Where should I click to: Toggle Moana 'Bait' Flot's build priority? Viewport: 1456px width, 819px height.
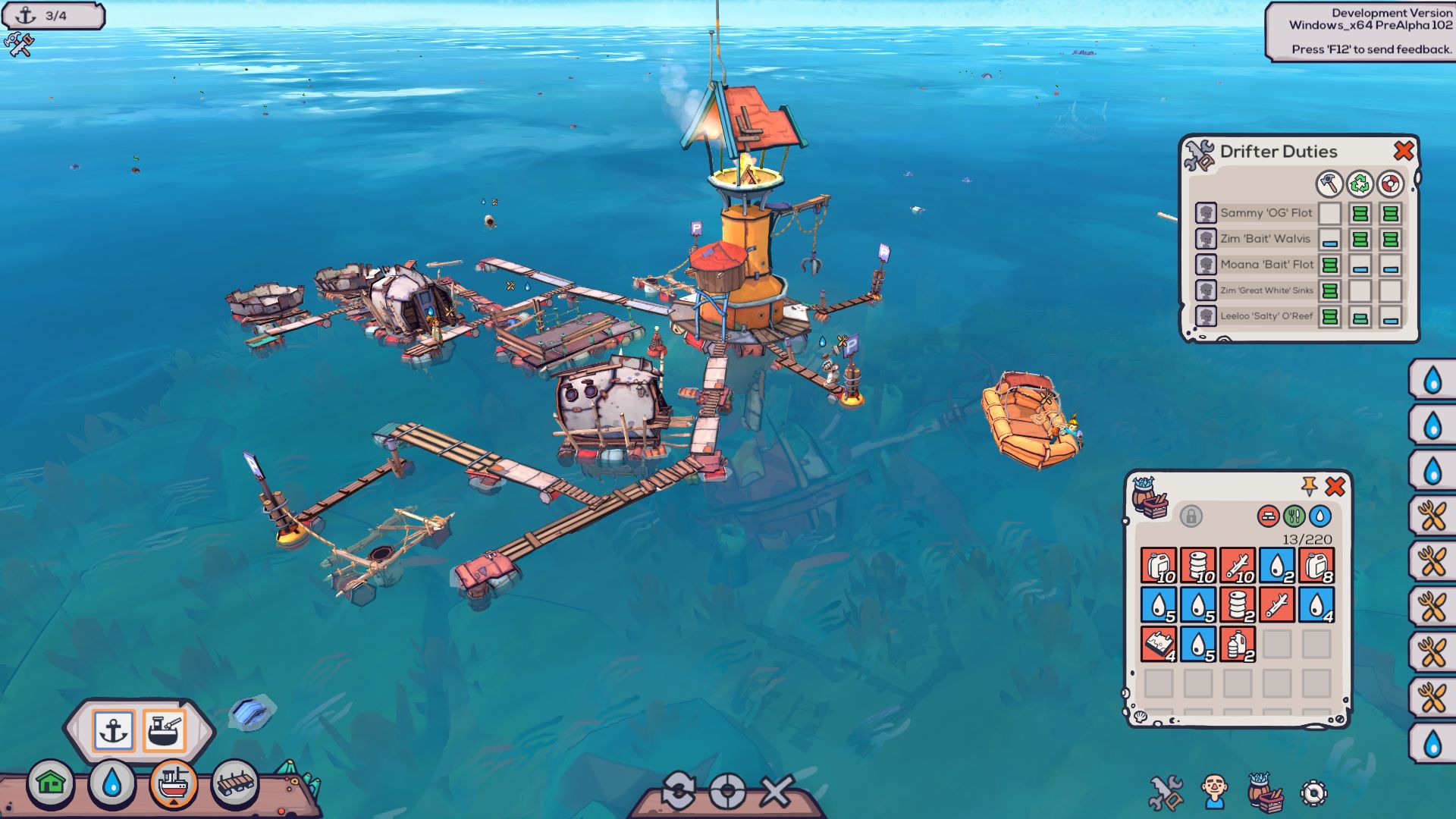click(x=1329, y=265)
